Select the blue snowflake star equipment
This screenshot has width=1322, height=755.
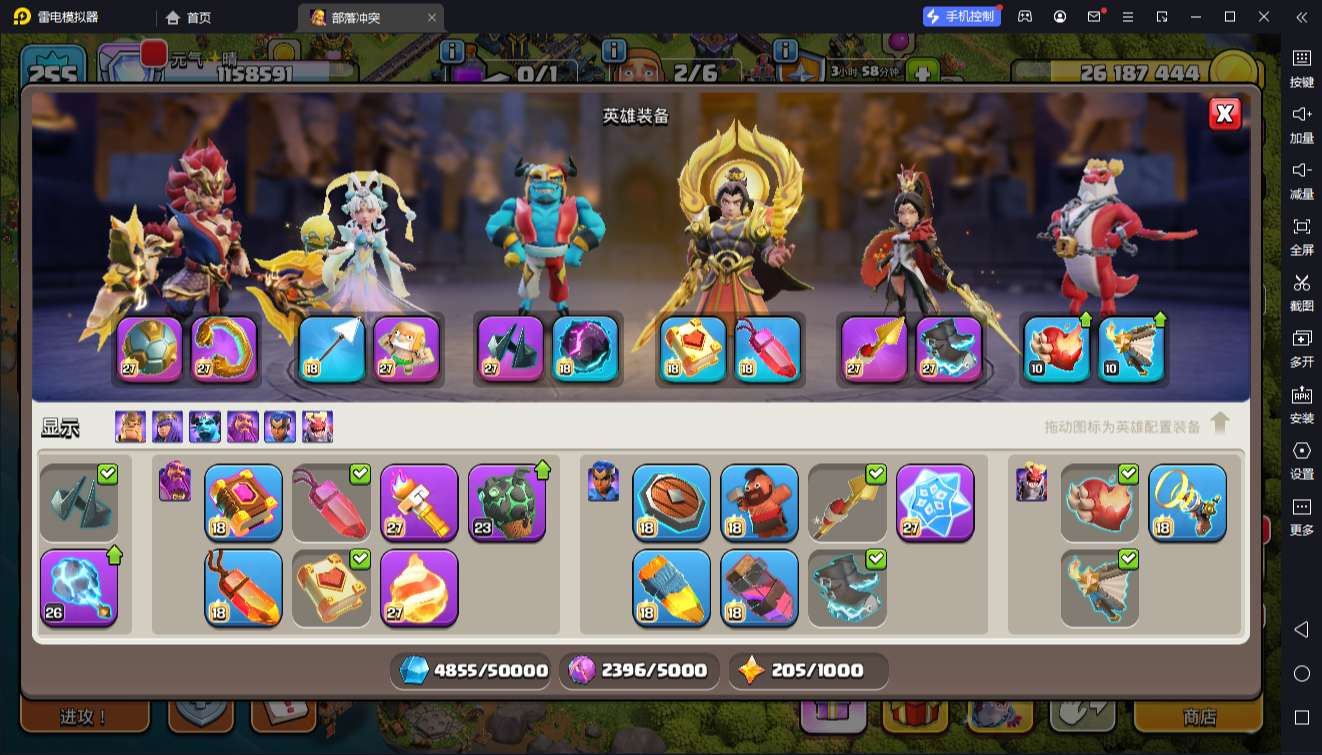tap(935, 502)
